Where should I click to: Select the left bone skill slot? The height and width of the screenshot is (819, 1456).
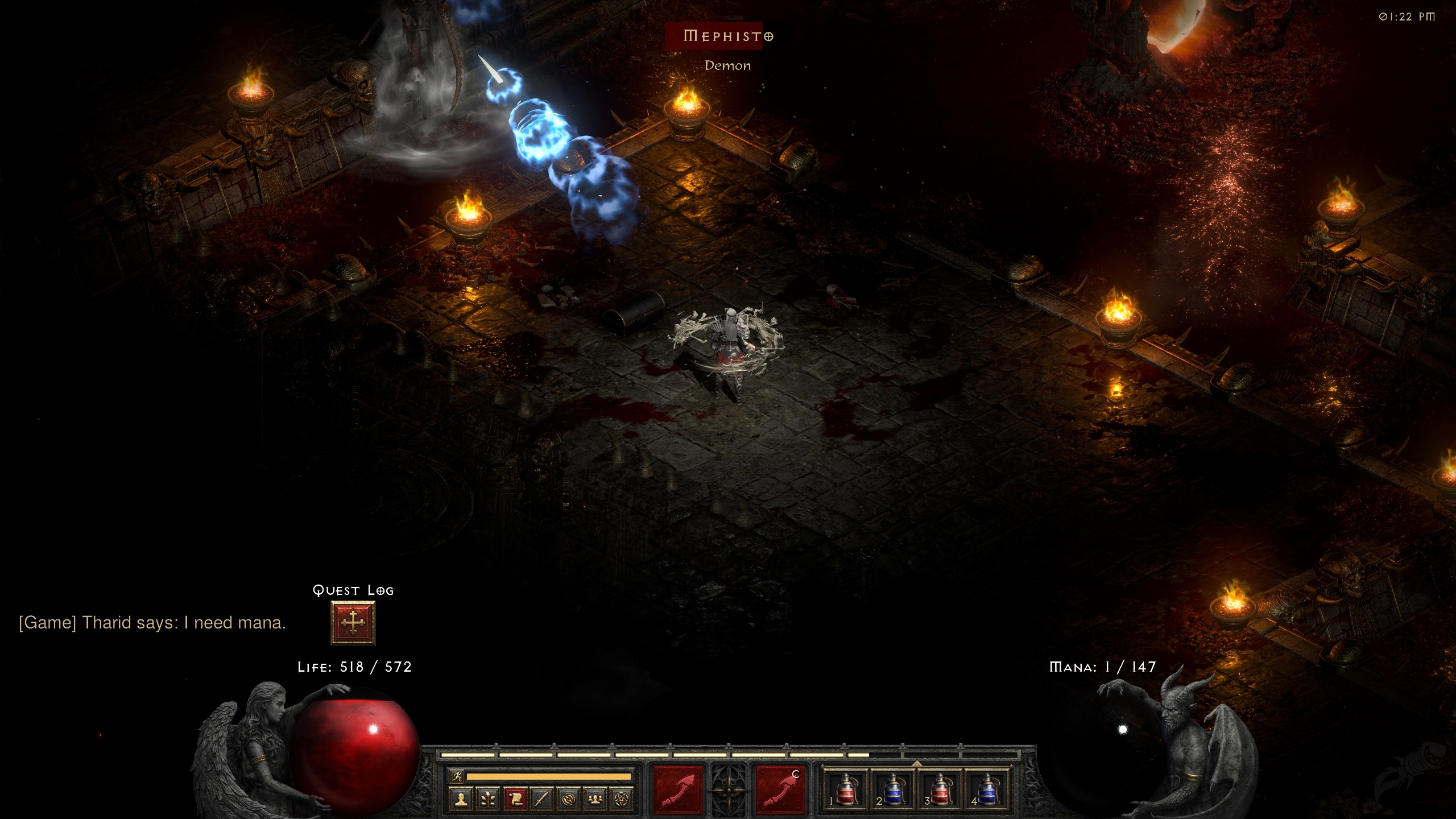click(678, 790)
